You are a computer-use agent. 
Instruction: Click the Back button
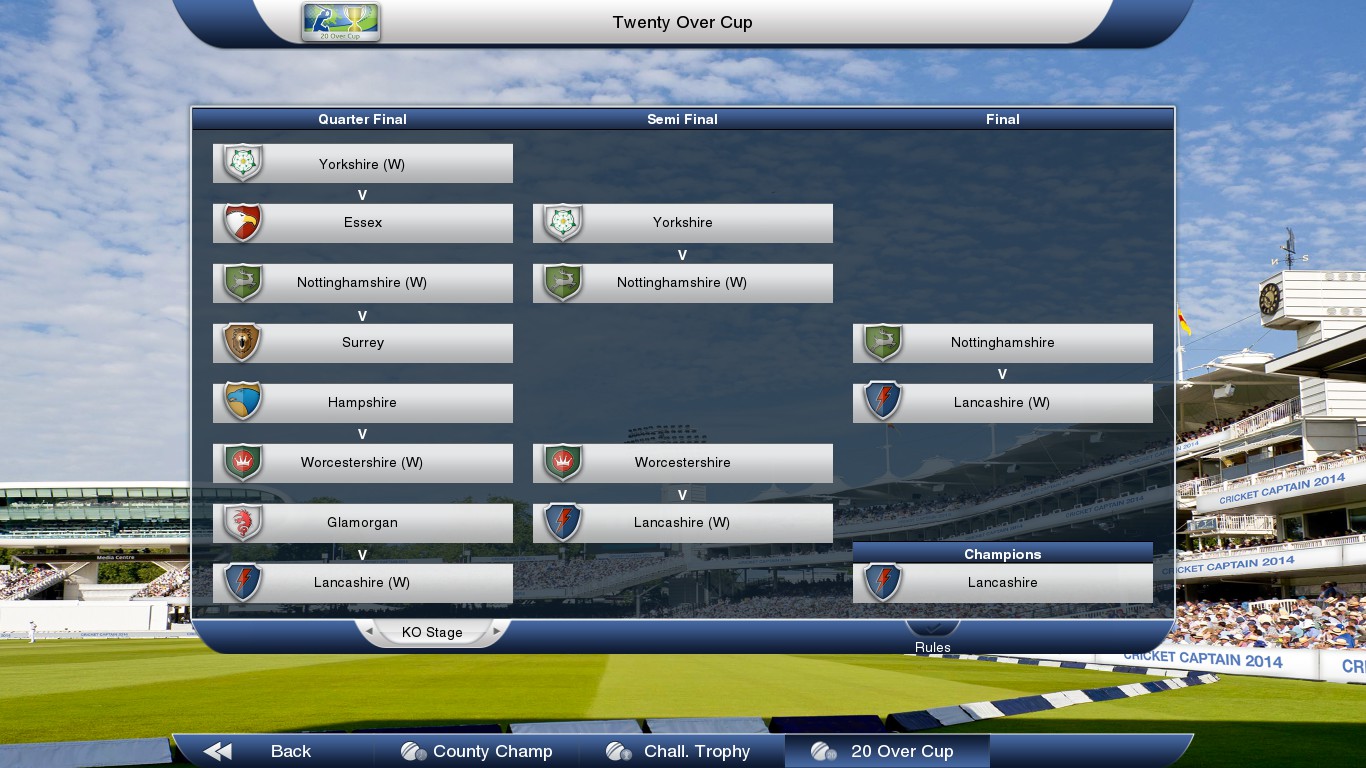[x=290, y=751]
